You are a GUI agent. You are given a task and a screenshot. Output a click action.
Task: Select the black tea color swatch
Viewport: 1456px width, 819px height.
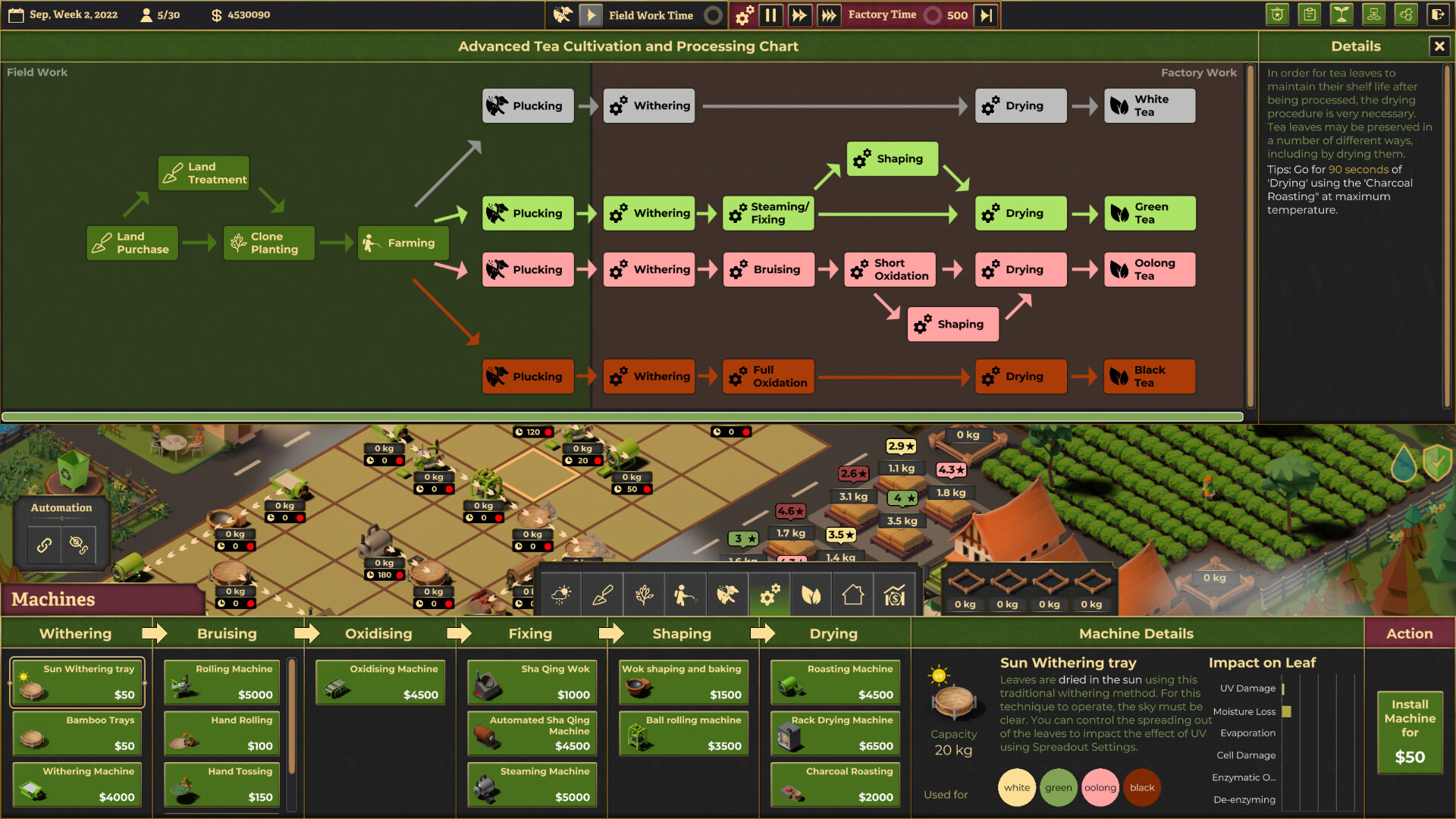pos(1142,787)
